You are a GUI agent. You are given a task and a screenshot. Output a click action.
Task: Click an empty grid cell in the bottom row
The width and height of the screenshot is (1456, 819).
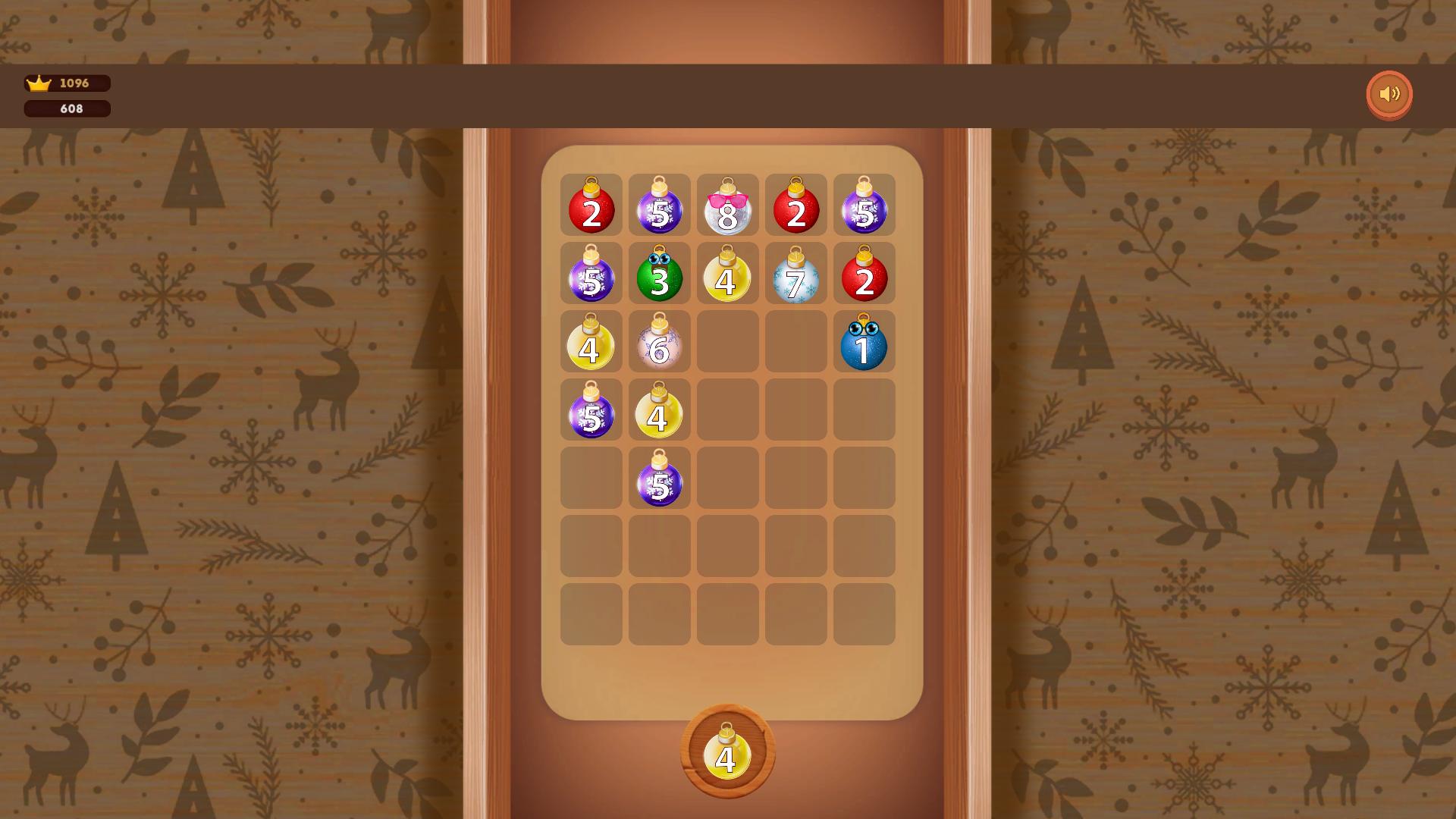pyautogui.click(x=728, y=616)
